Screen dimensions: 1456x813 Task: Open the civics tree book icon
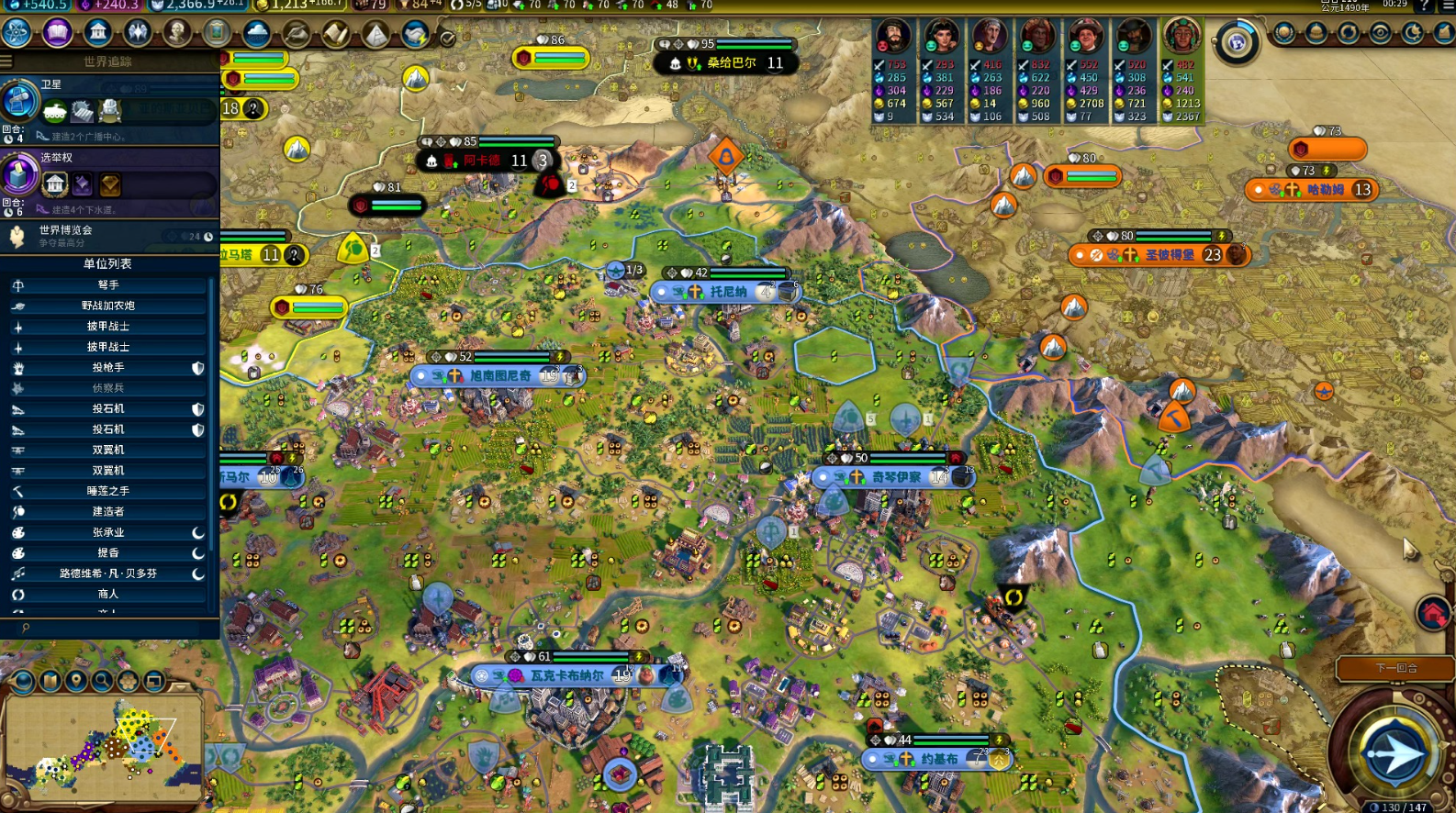click(57, 33)
